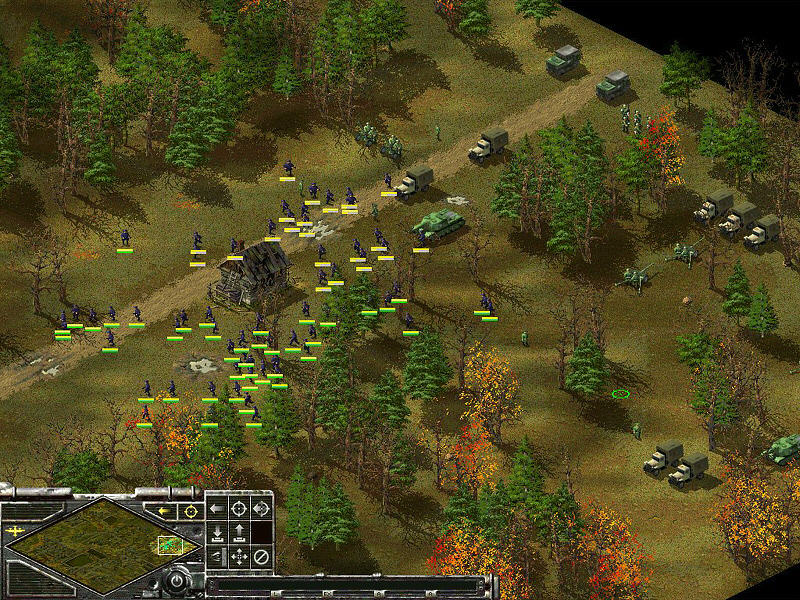Use the down-arrow load command
800x600 pixels.
click(x=217, y=532)
